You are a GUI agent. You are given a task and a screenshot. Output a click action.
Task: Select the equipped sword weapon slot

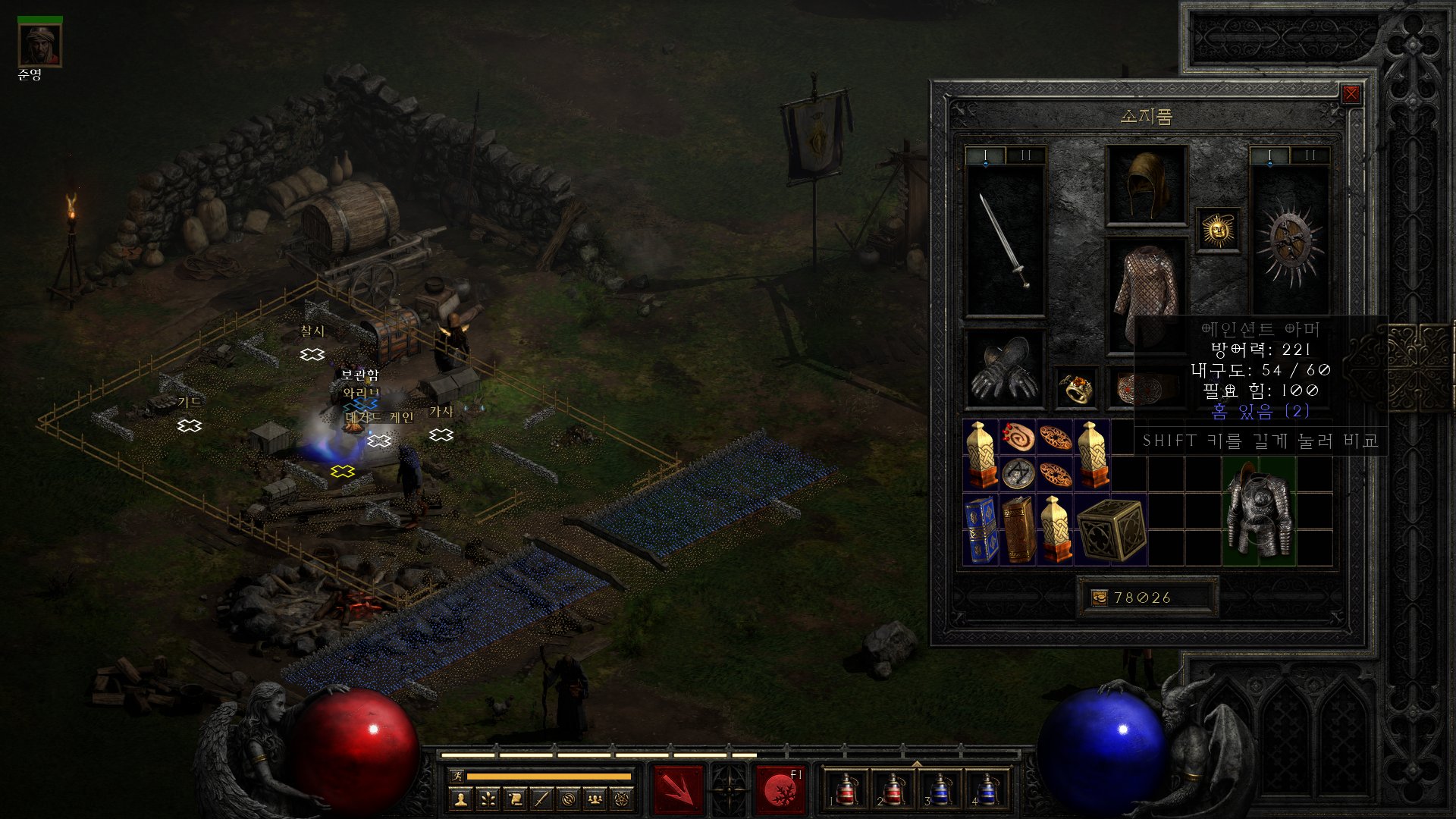[x=1004, y=240]
